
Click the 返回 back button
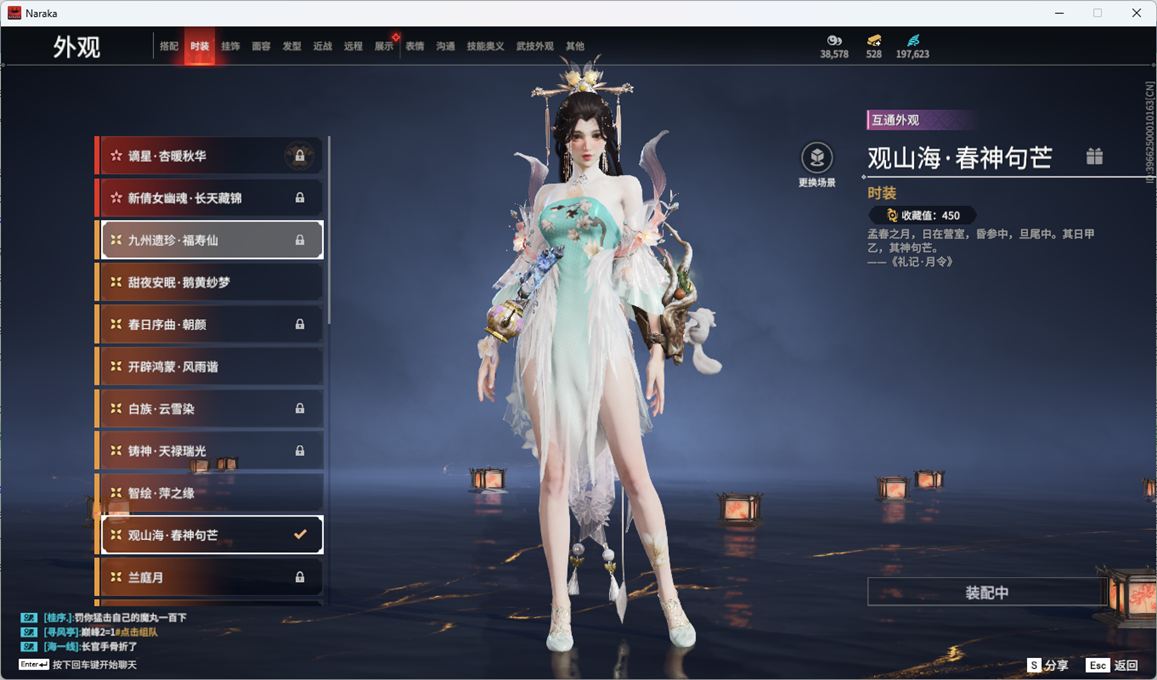[x=1113, y=665]
